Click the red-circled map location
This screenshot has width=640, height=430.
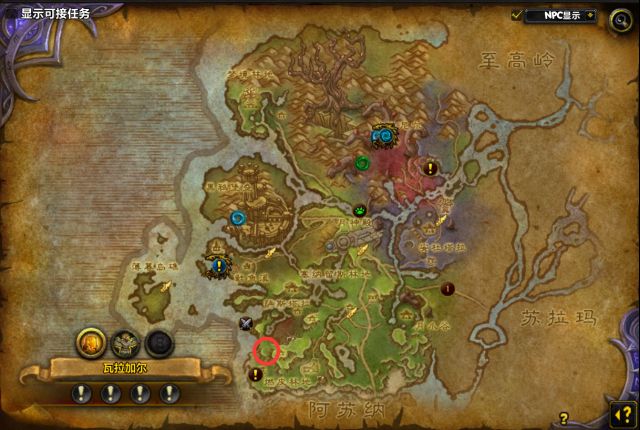coord(266,350)
